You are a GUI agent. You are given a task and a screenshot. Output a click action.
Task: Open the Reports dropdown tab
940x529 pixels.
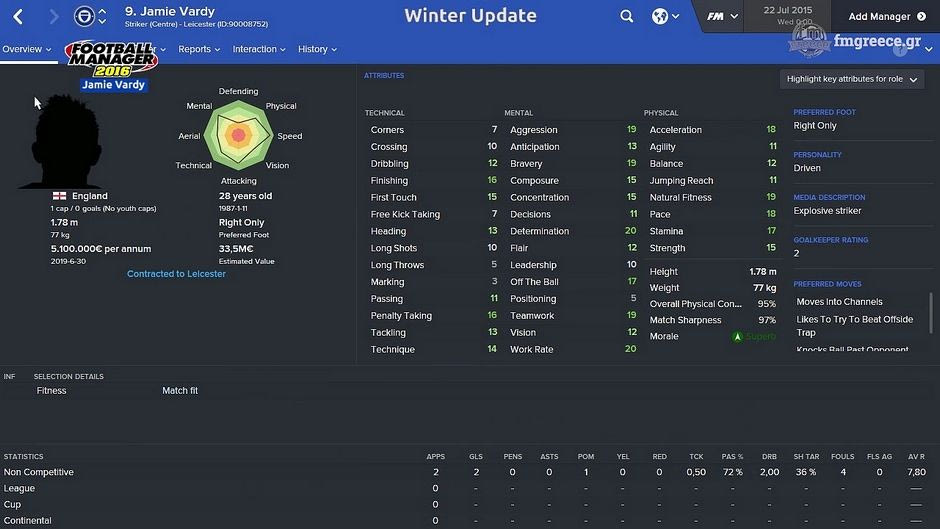click(x=199, y=49)
